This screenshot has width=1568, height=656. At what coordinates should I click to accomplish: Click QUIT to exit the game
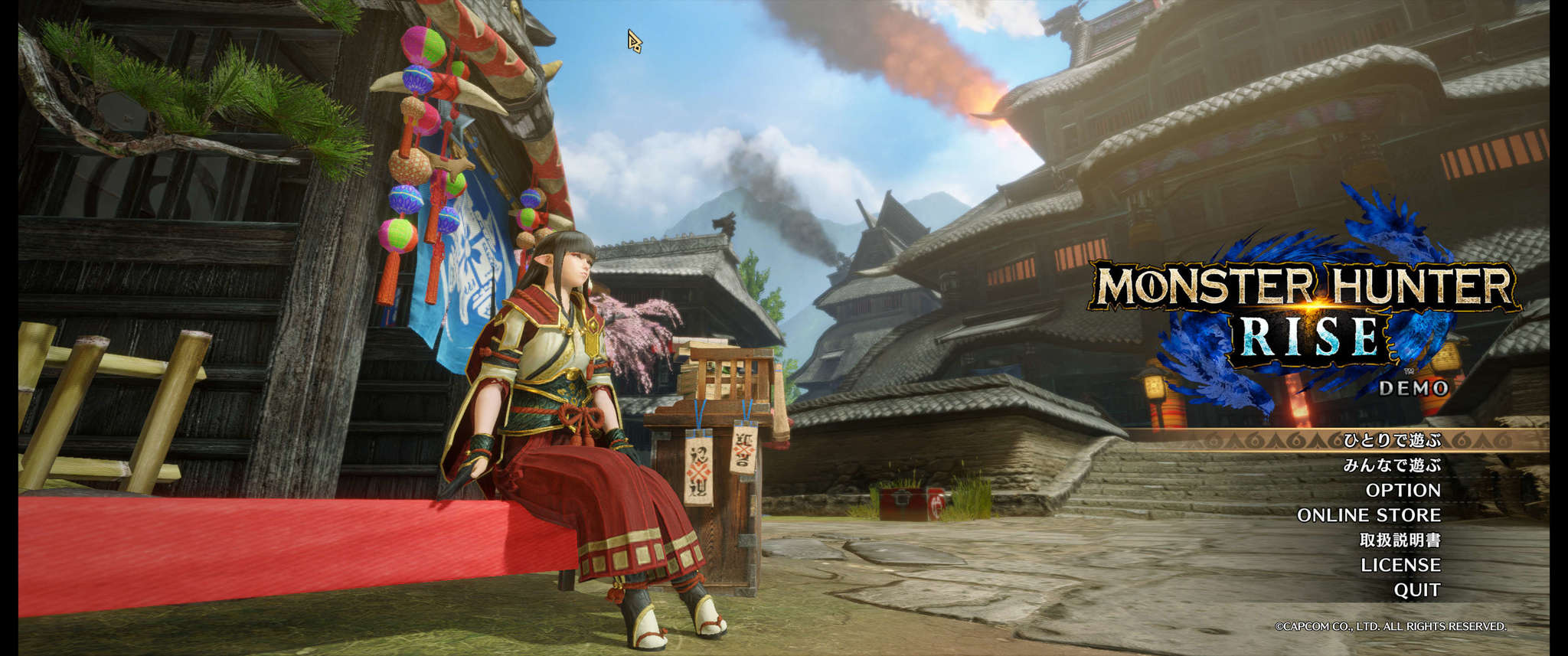pos(1416,590)
